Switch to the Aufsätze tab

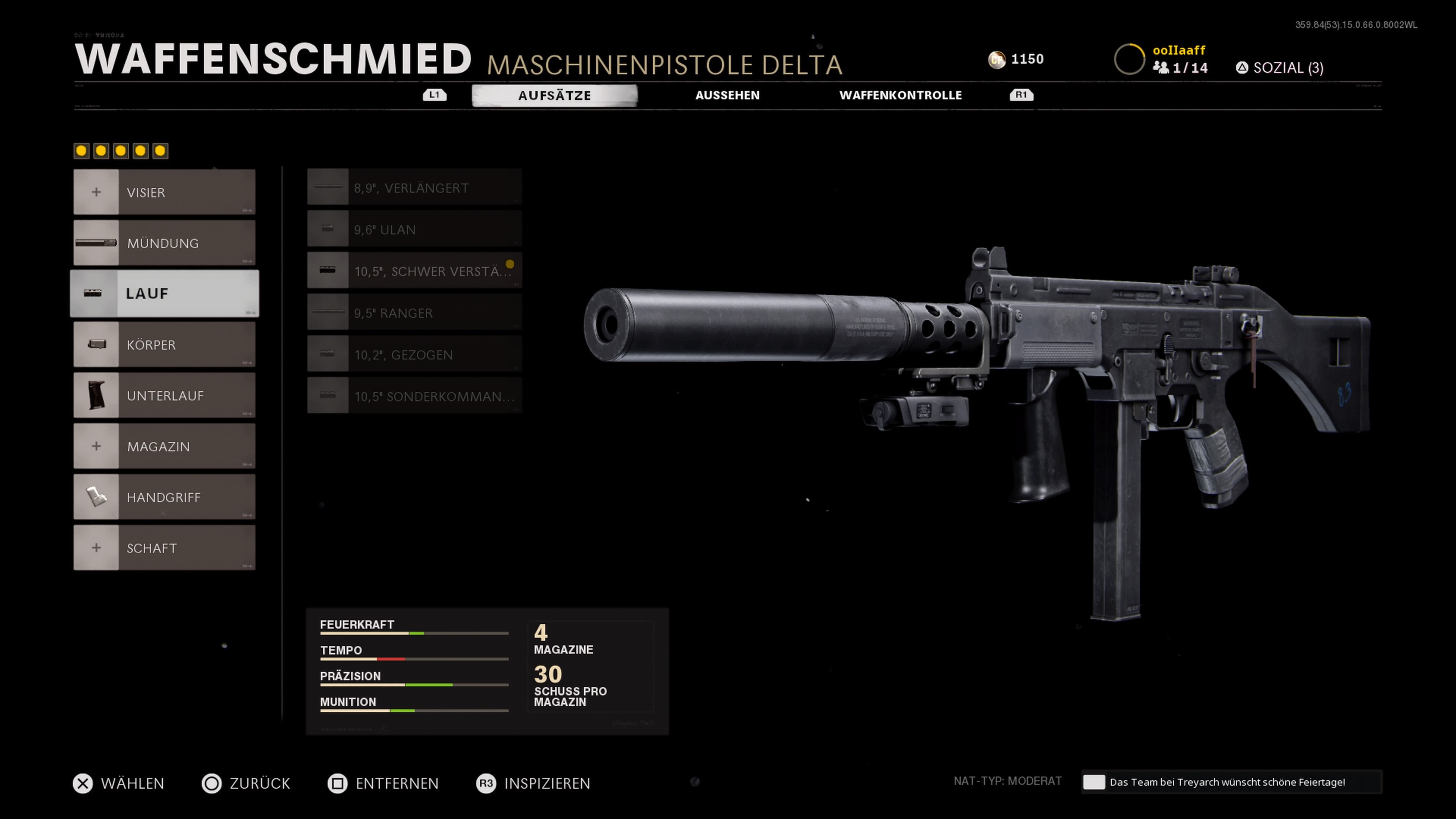click(554, 96)
